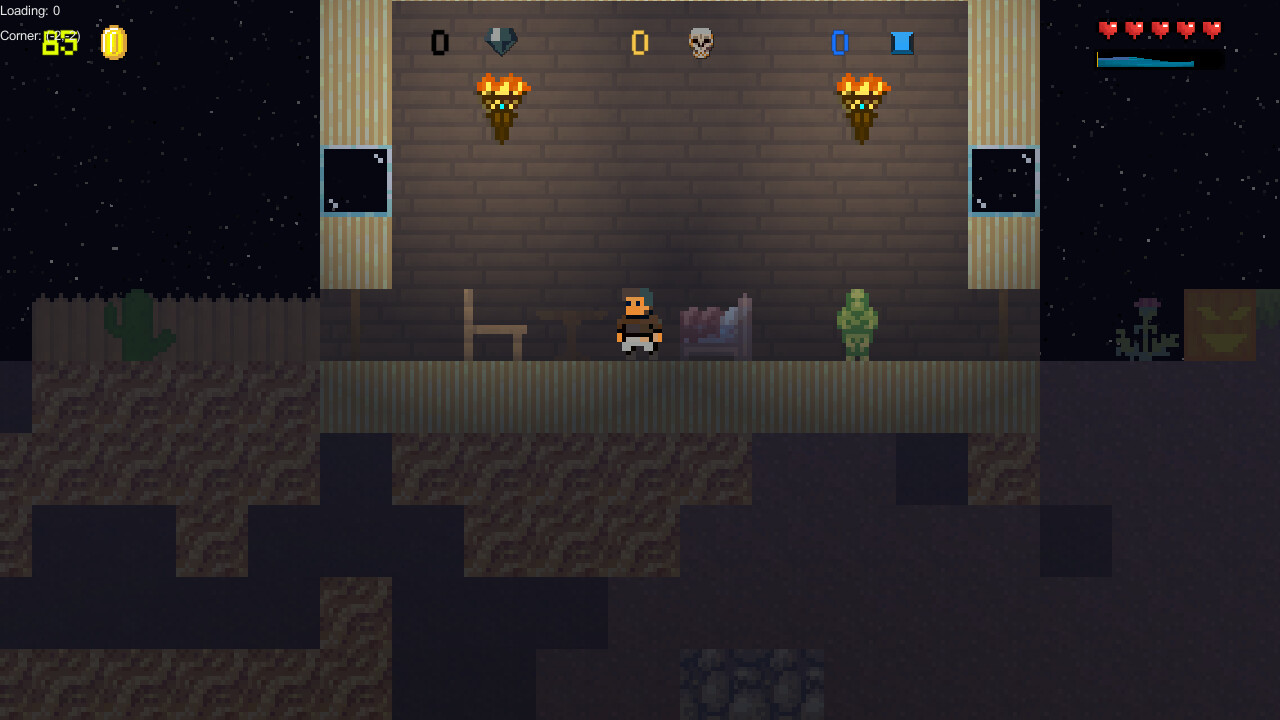Click the yellow zero counter
Image resolution: width=1280 pixels, height=720 pixels.
pos(639,42)
